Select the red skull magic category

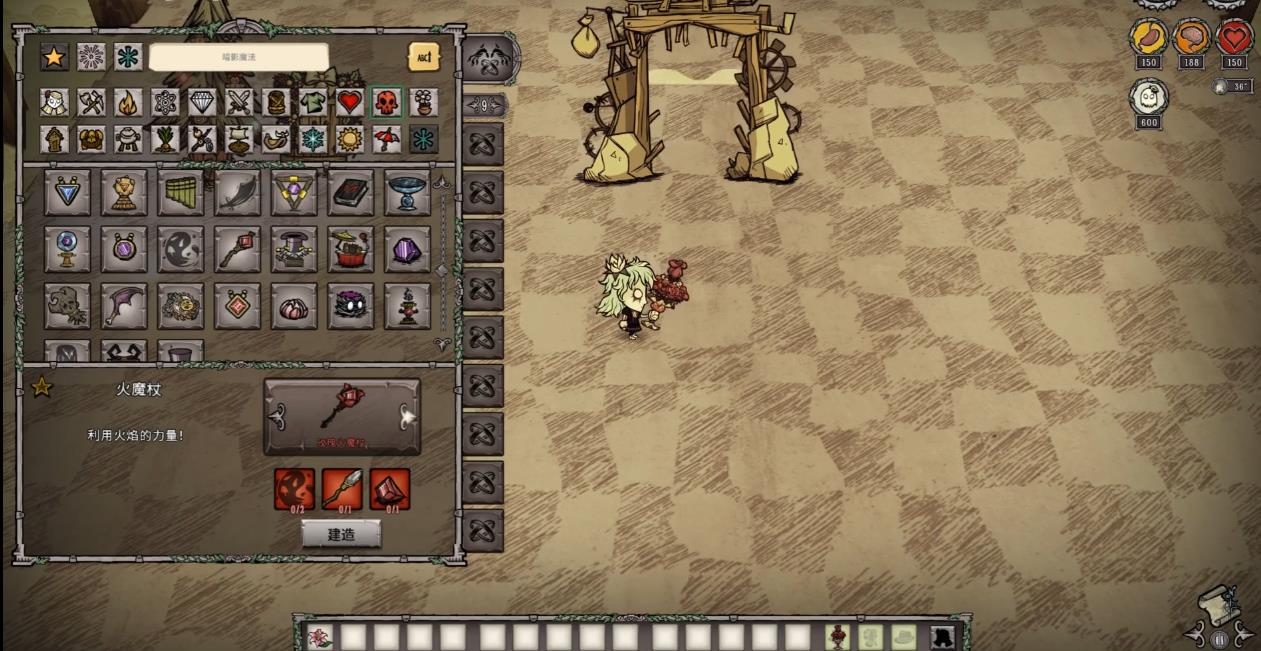(386, 102)
